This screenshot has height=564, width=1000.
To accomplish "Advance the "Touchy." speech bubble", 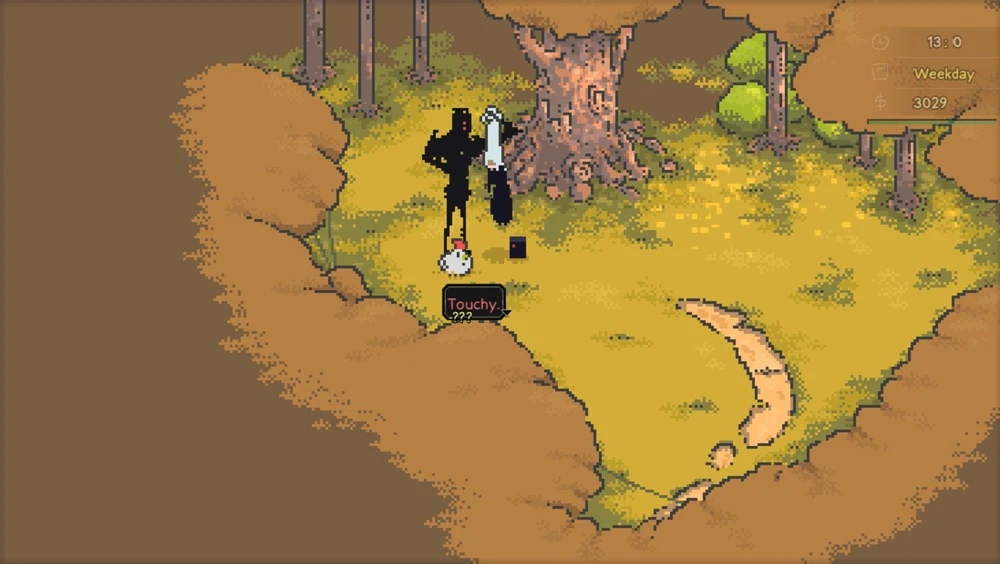I will pos(473,304).
